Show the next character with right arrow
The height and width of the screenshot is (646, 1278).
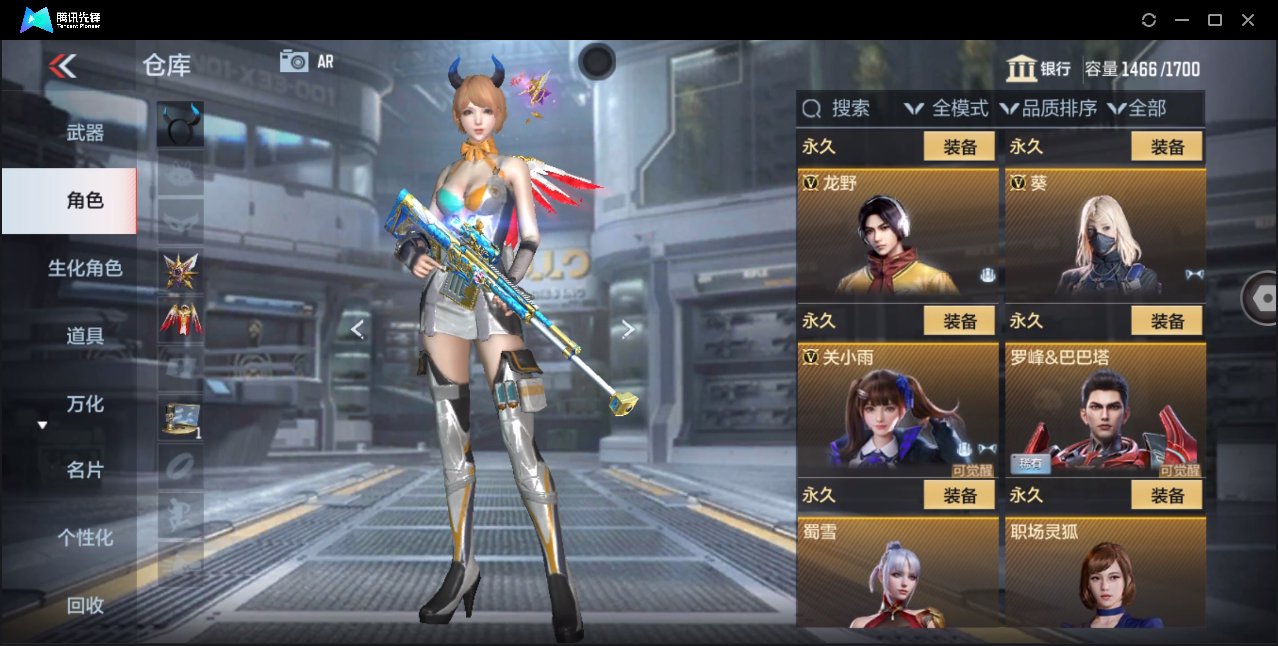[x=628, y=329]
